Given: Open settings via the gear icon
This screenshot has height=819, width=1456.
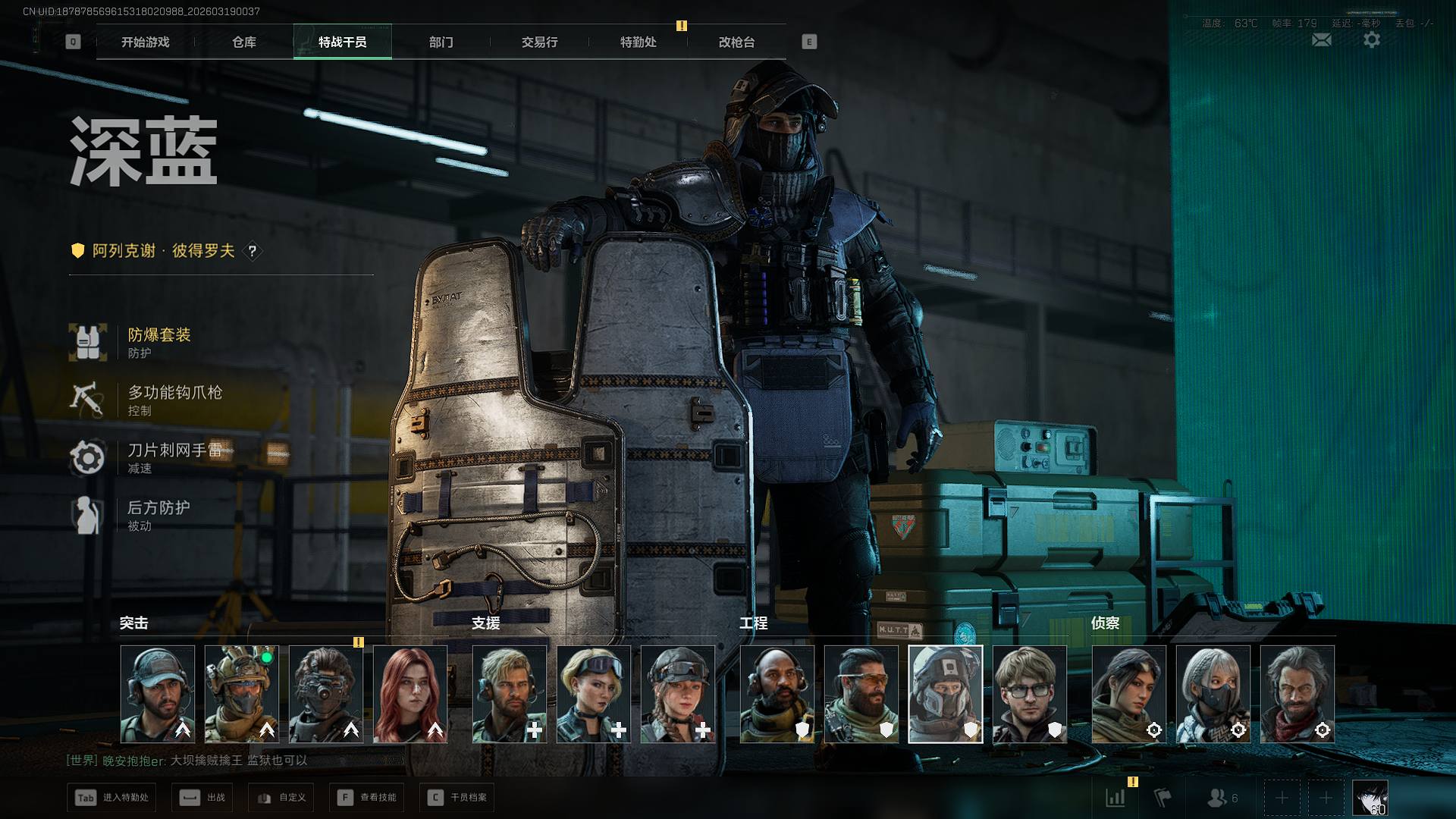Looking at the screenshot, I should click(1371, 40).
